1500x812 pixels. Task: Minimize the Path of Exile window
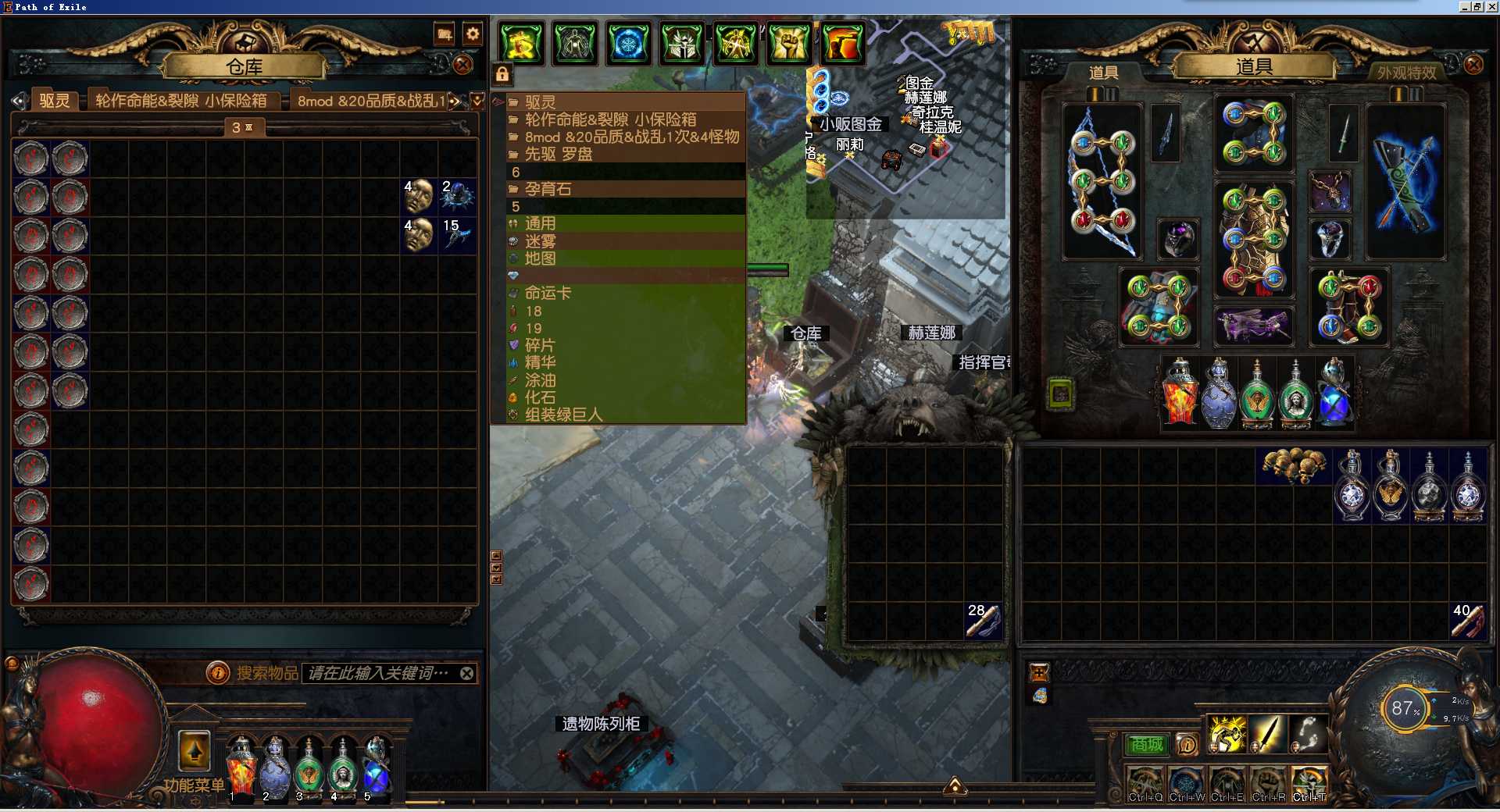coord(1465,6)
